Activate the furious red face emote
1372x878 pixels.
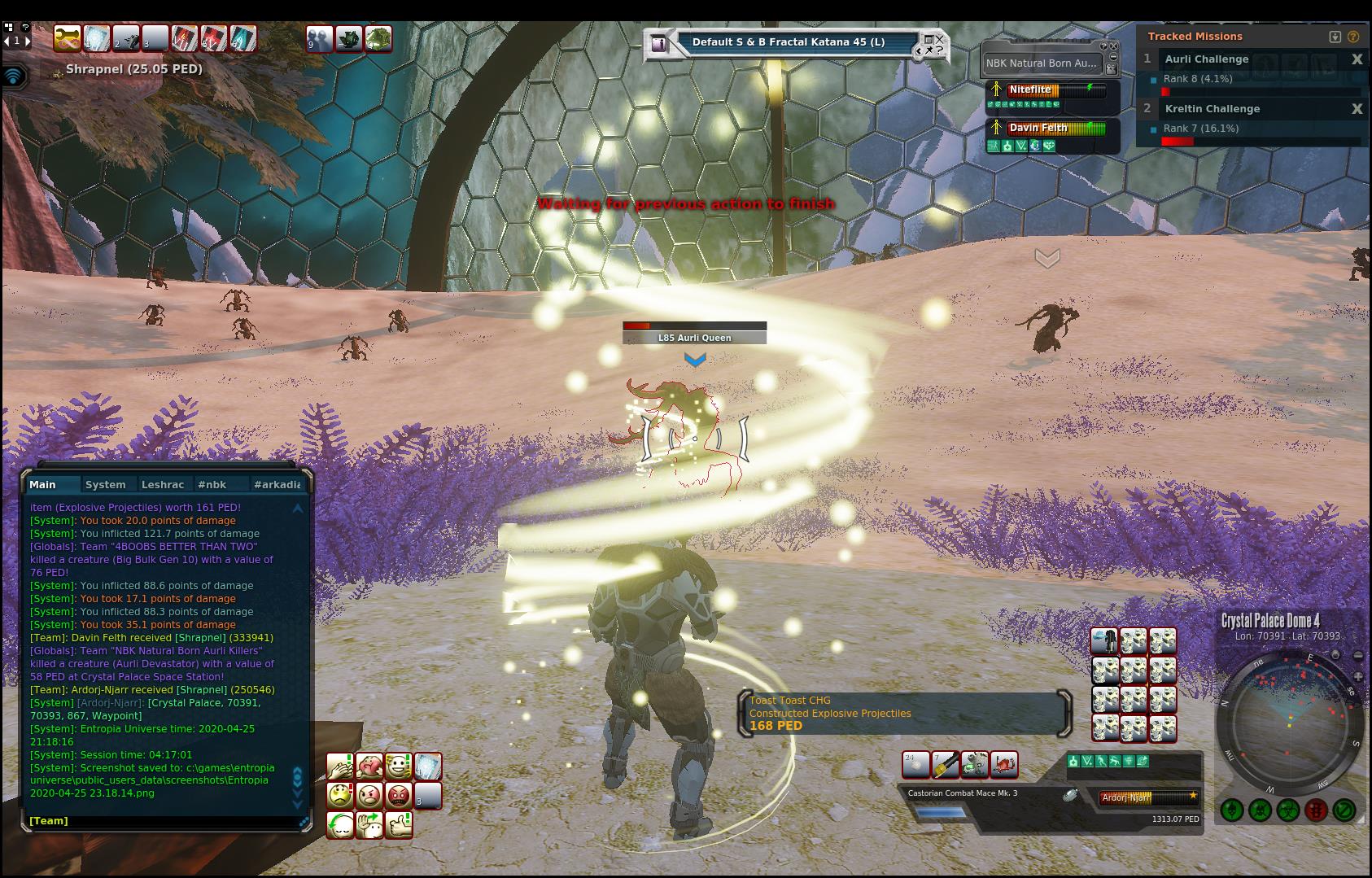click(399, 795)
